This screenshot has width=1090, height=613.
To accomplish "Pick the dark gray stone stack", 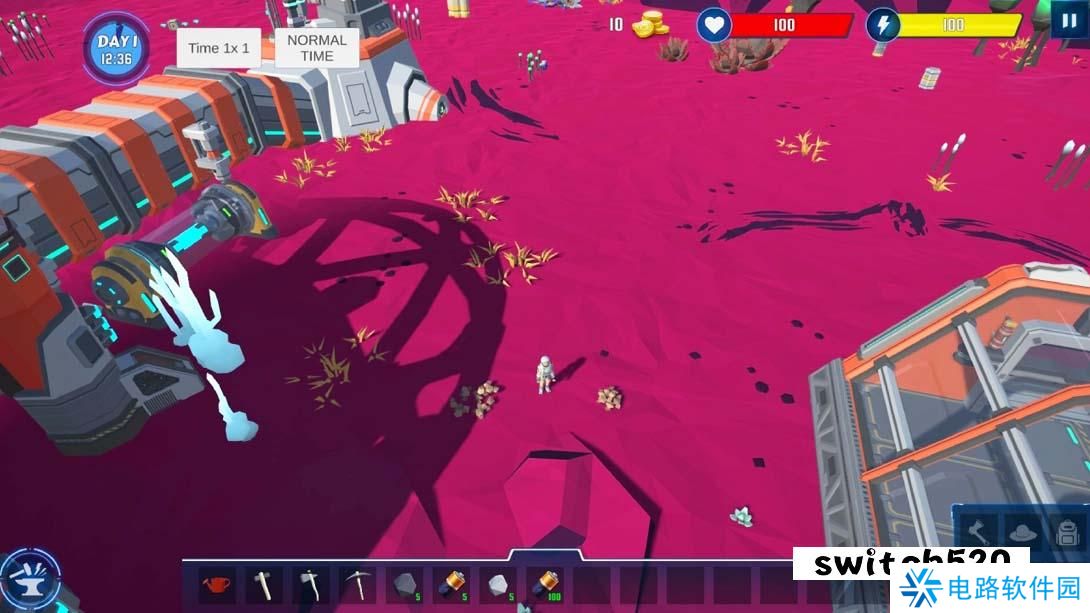I will (403, 584).
